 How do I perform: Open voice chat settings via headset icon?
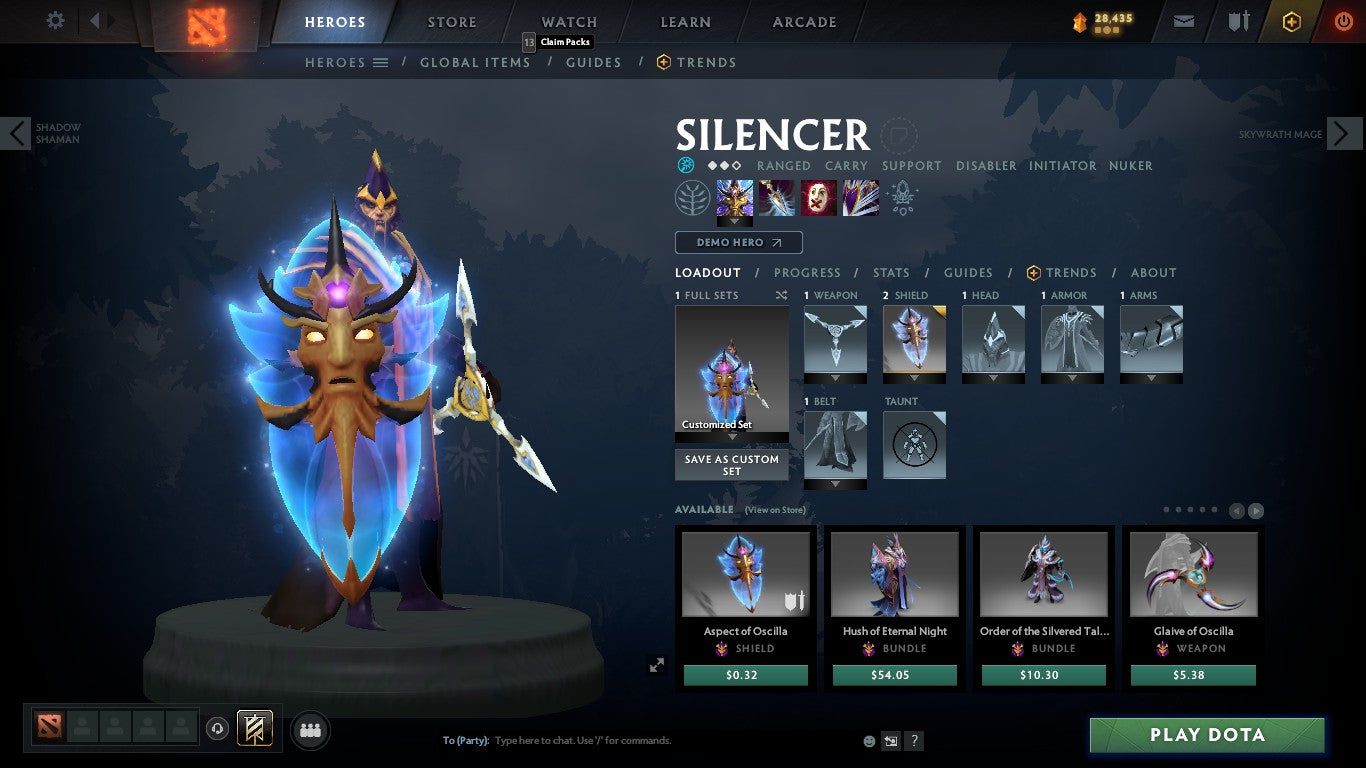pos(218,730)
